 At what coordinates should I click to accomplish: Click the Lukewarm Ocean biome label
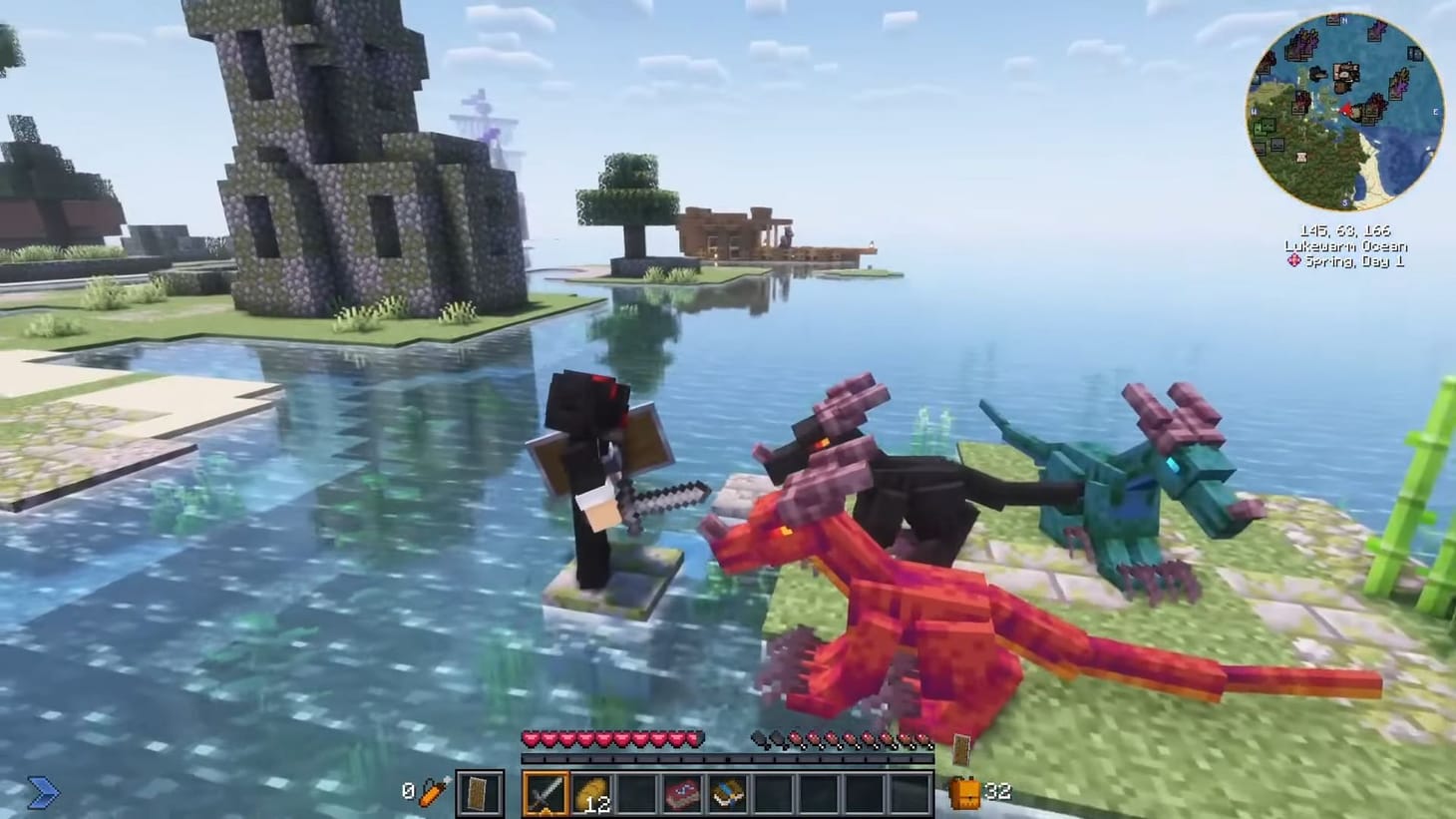[x=1344, y=244]
